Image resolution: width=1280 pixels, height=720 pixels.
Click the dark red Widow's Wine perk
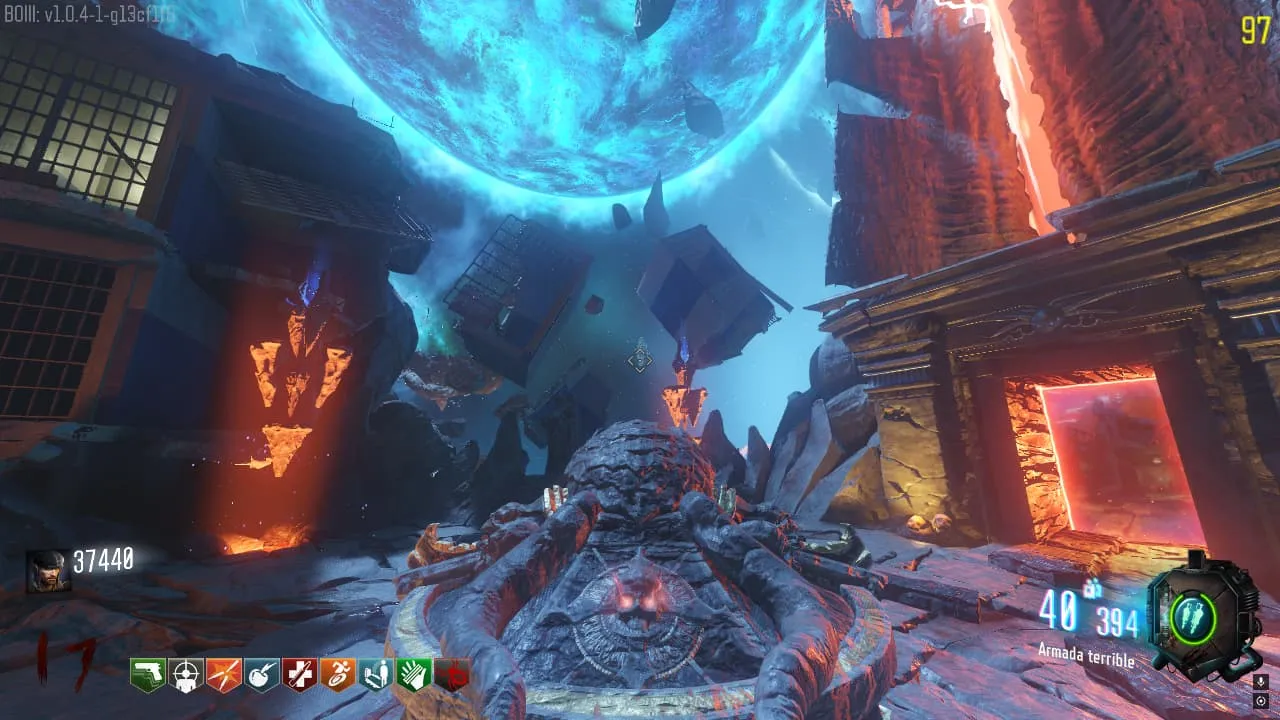452,675
